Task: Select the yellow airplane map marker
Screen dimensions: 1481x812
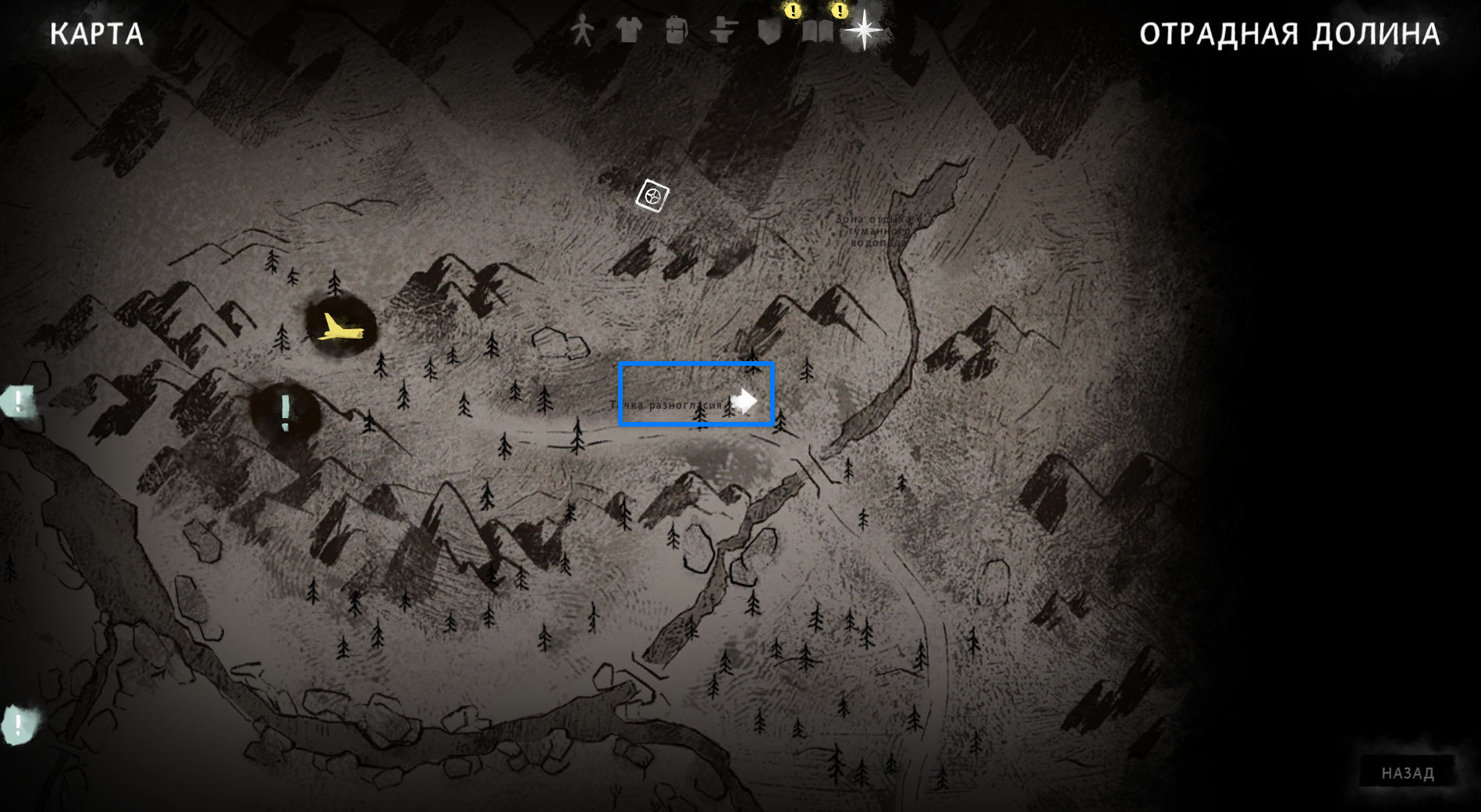Action: click(x=339, y=328)
